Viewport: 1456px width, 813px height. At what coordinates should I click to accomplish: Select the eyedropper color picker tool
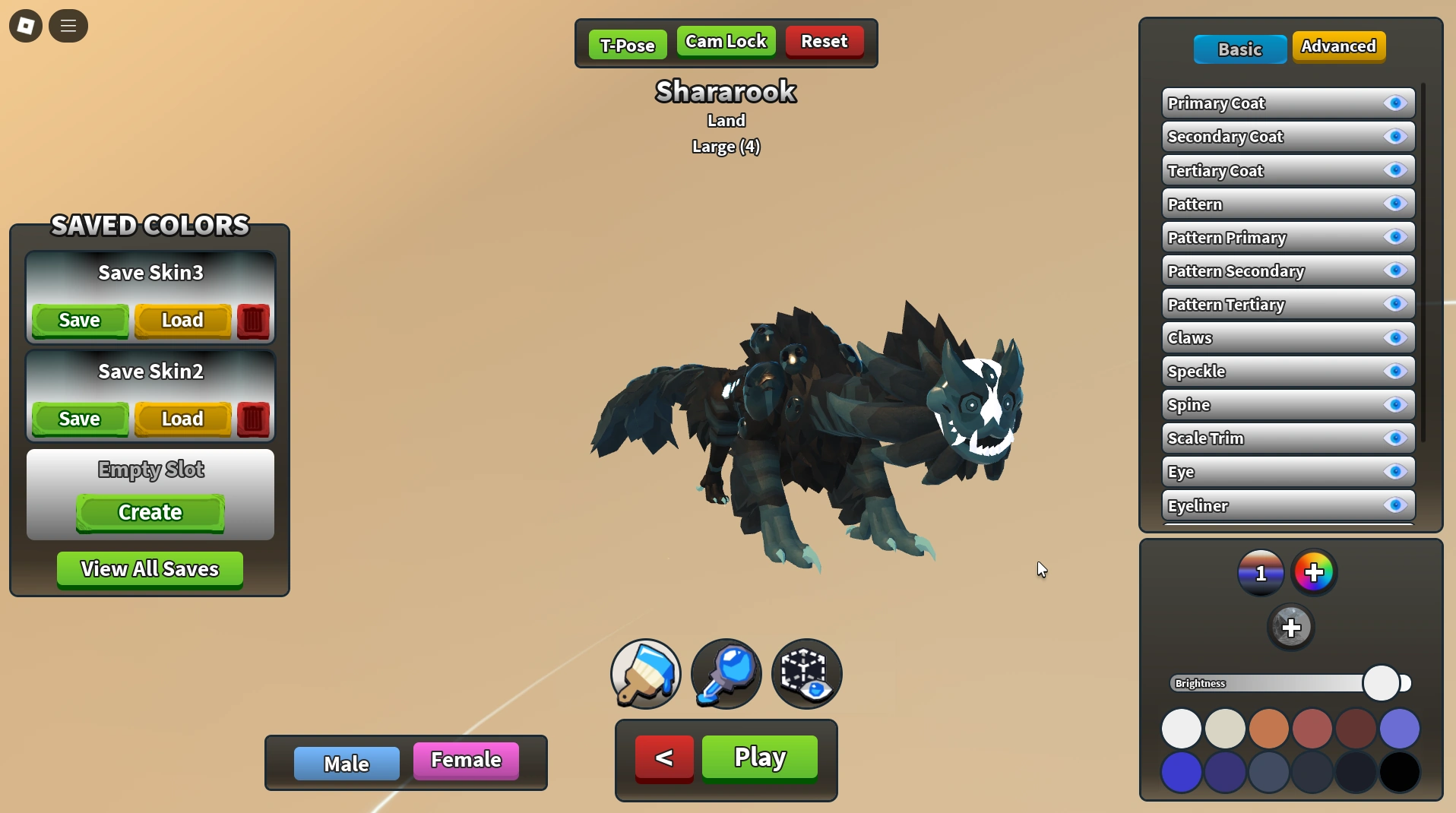725,674
